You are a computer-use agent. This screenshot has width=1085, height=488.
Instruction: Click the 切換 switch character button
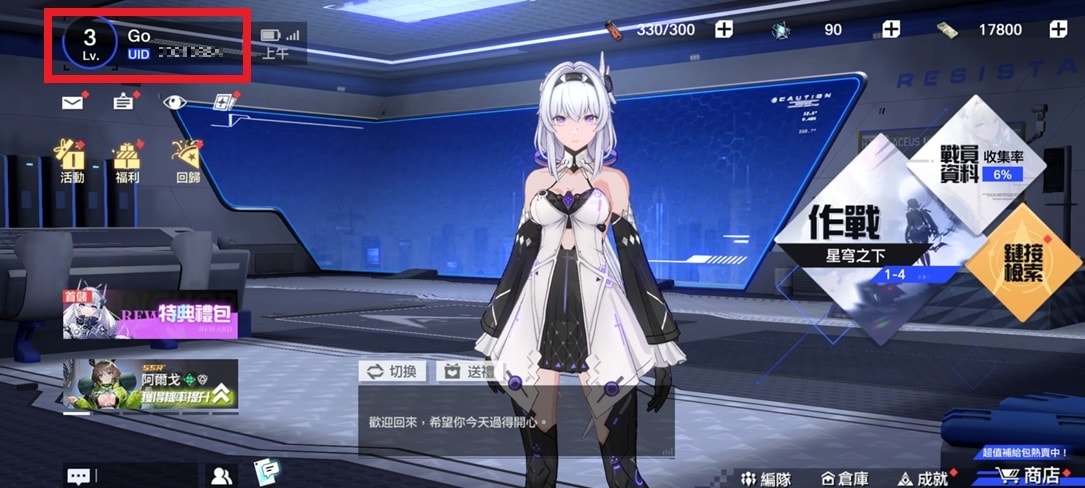pos(394,371)
